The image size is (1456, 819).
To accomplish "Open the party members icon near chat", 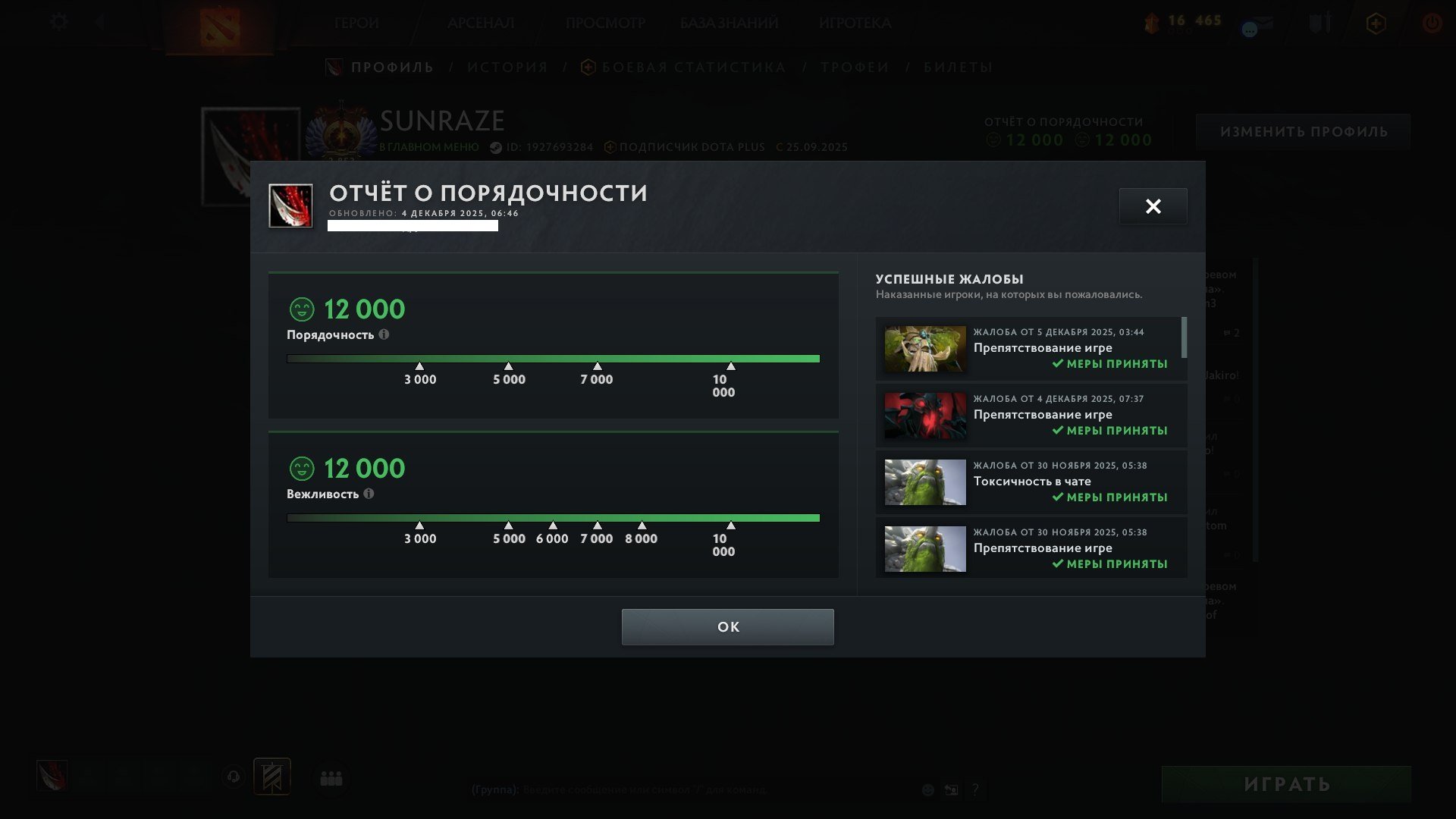I will pyautogui.click(x=331, y=777).
